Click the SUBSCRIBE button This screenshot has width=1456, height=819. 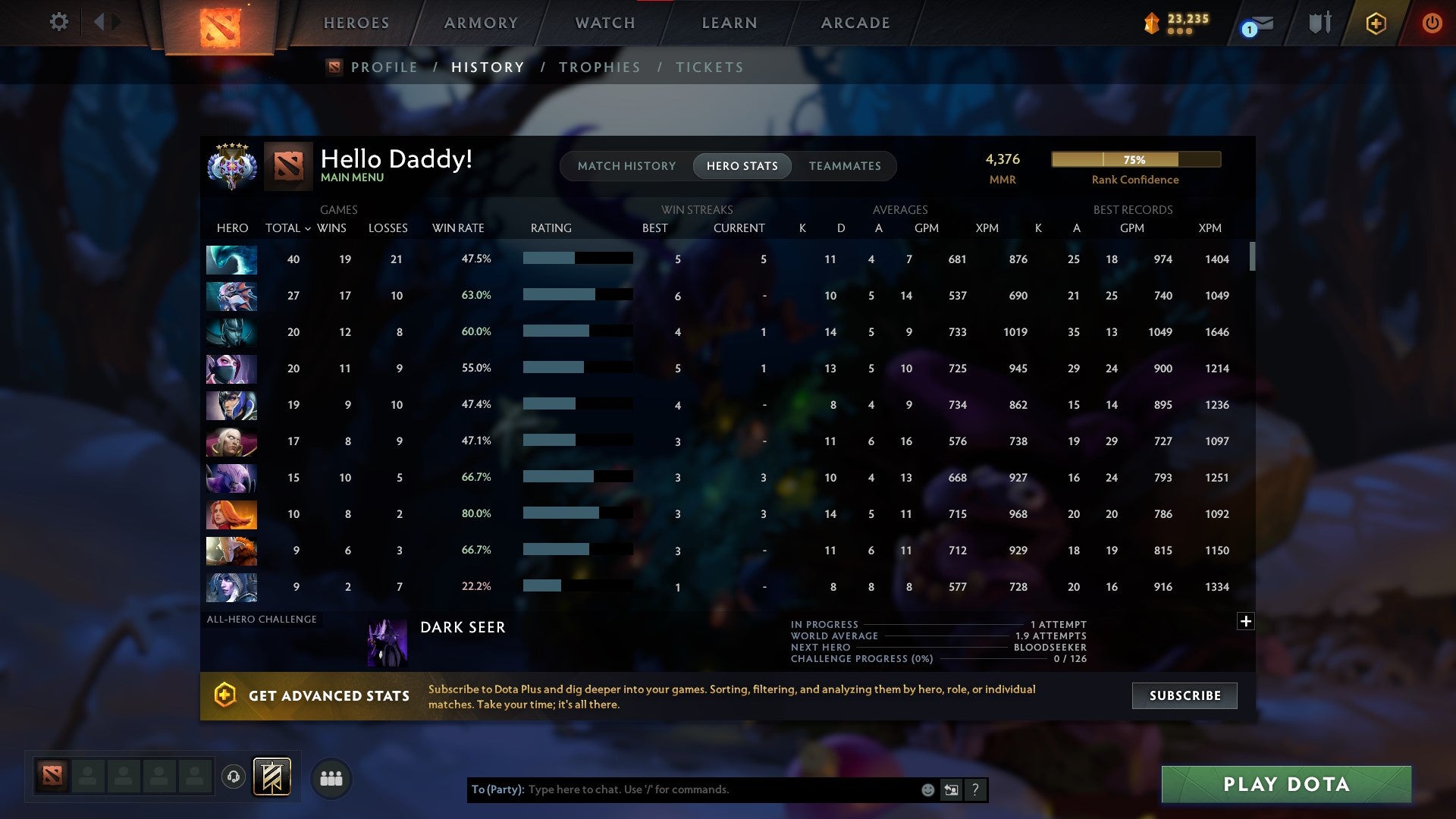pyautogui.click(x=1183, y=695)
